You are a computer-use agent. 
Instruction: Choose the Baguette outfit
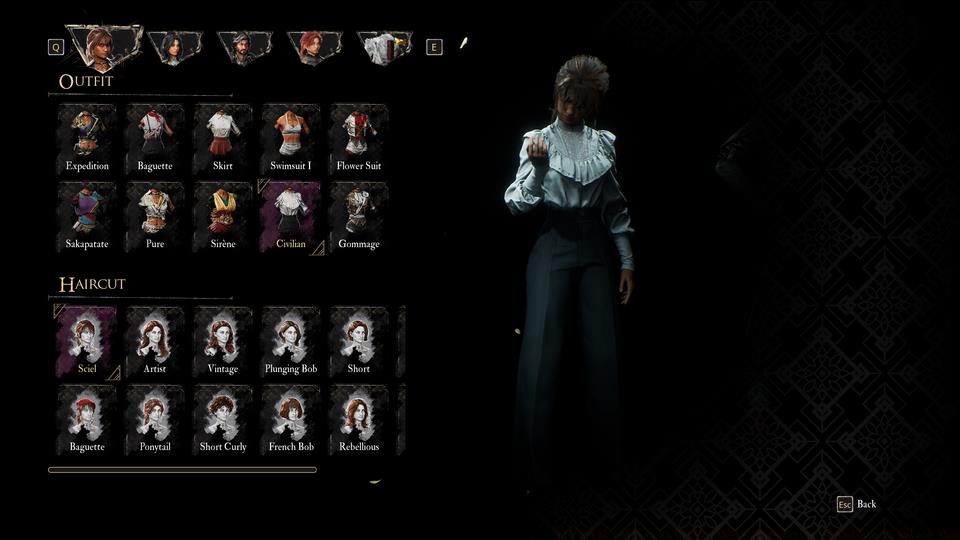[x=155, y=138]
